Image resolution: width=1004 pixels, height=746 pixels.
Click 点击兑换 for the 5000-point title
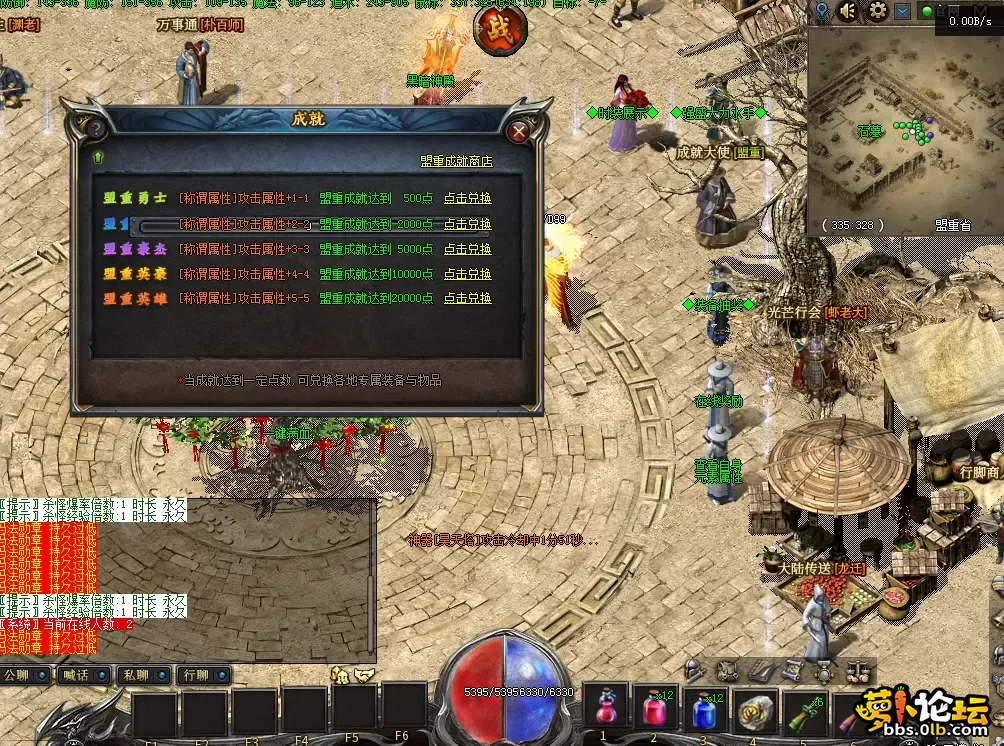click(468, 249)
